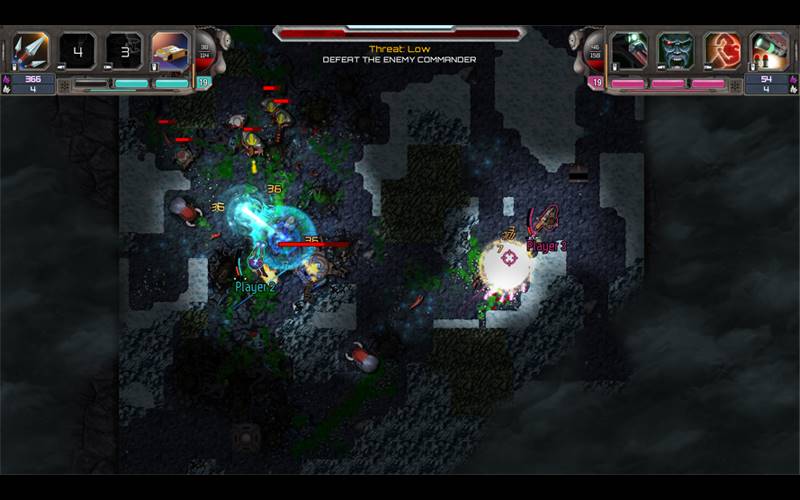The width and height of the screenshot is (800, 500).
Task: Click the grid button beside the cyan bars
Action: click(65, 85)
